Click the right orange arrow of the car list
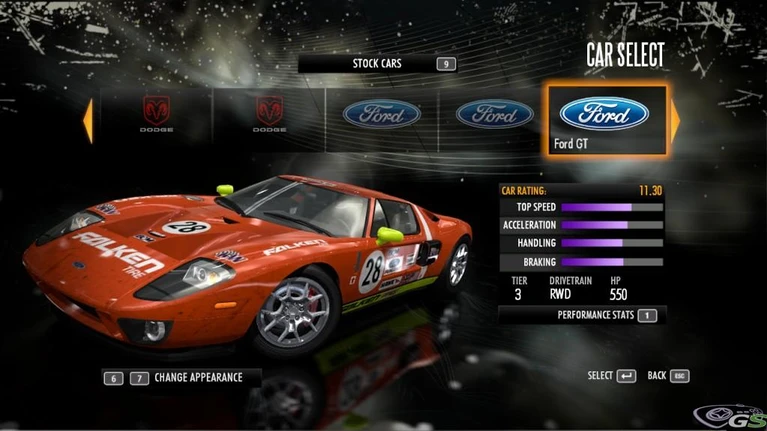 point(674,120)
